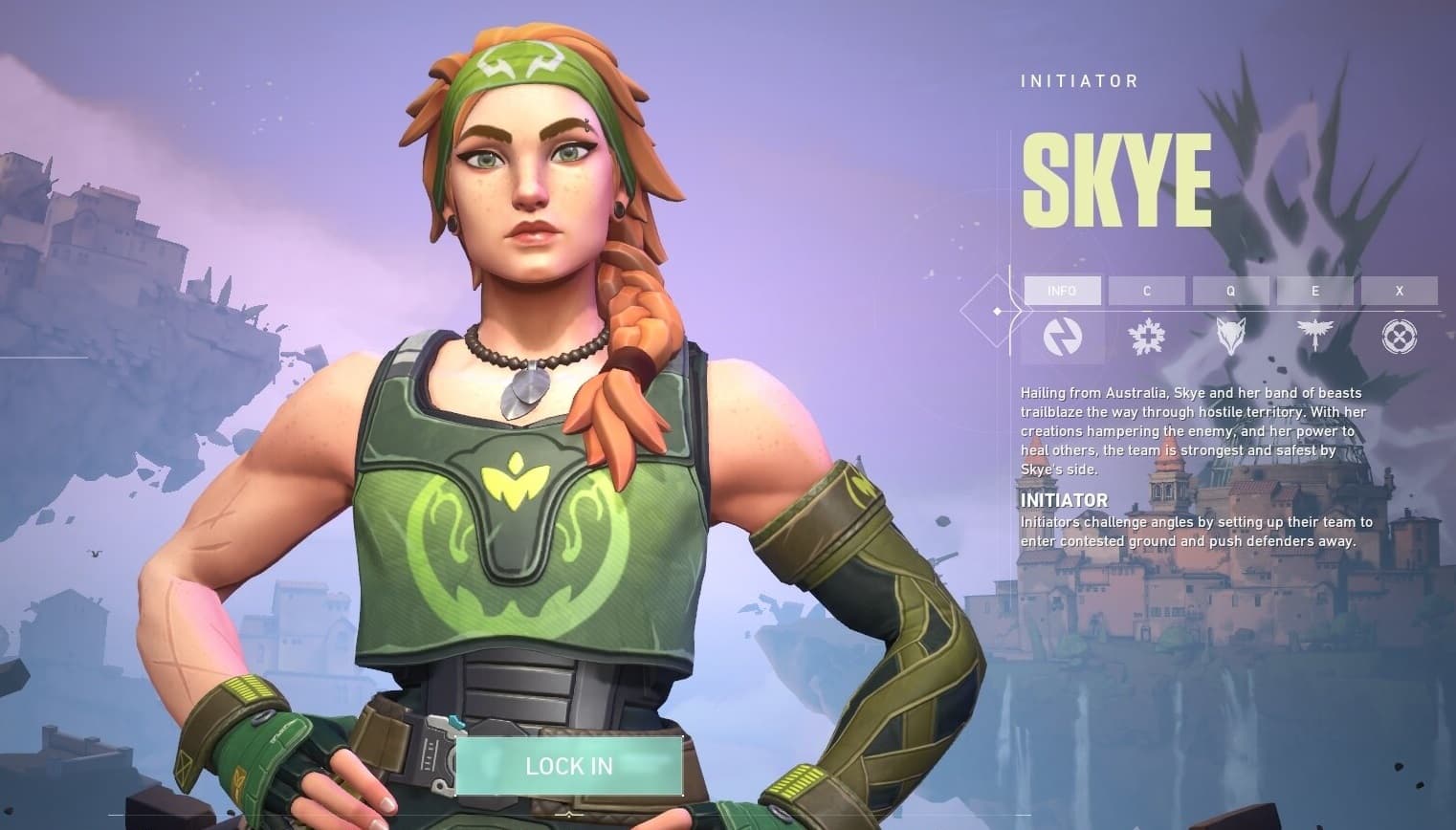Click the Trailblazer wolf head icon
Viewport: 1456px width, 830px height.
1231,337
